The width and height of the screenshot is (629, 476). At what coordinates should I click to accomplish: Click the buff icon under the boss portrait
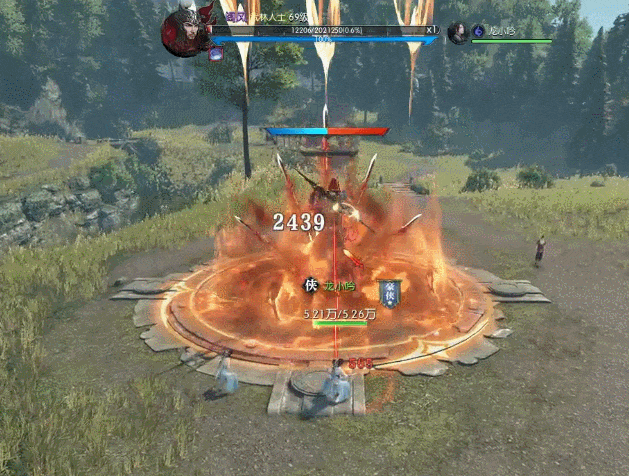tap(216, 55)
